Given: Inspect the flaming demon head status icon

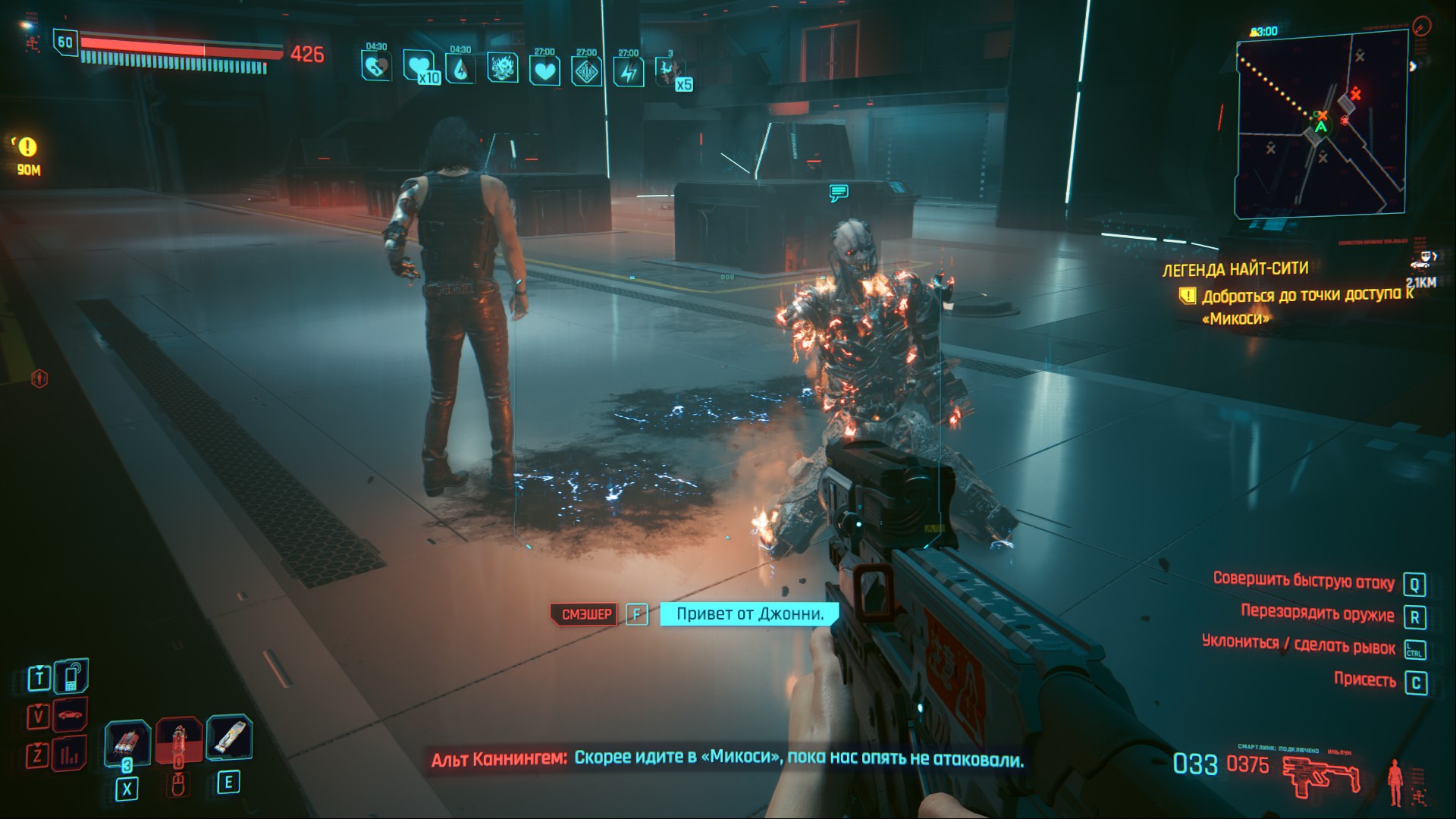Looking at the screenshot, I should [502, 68].
